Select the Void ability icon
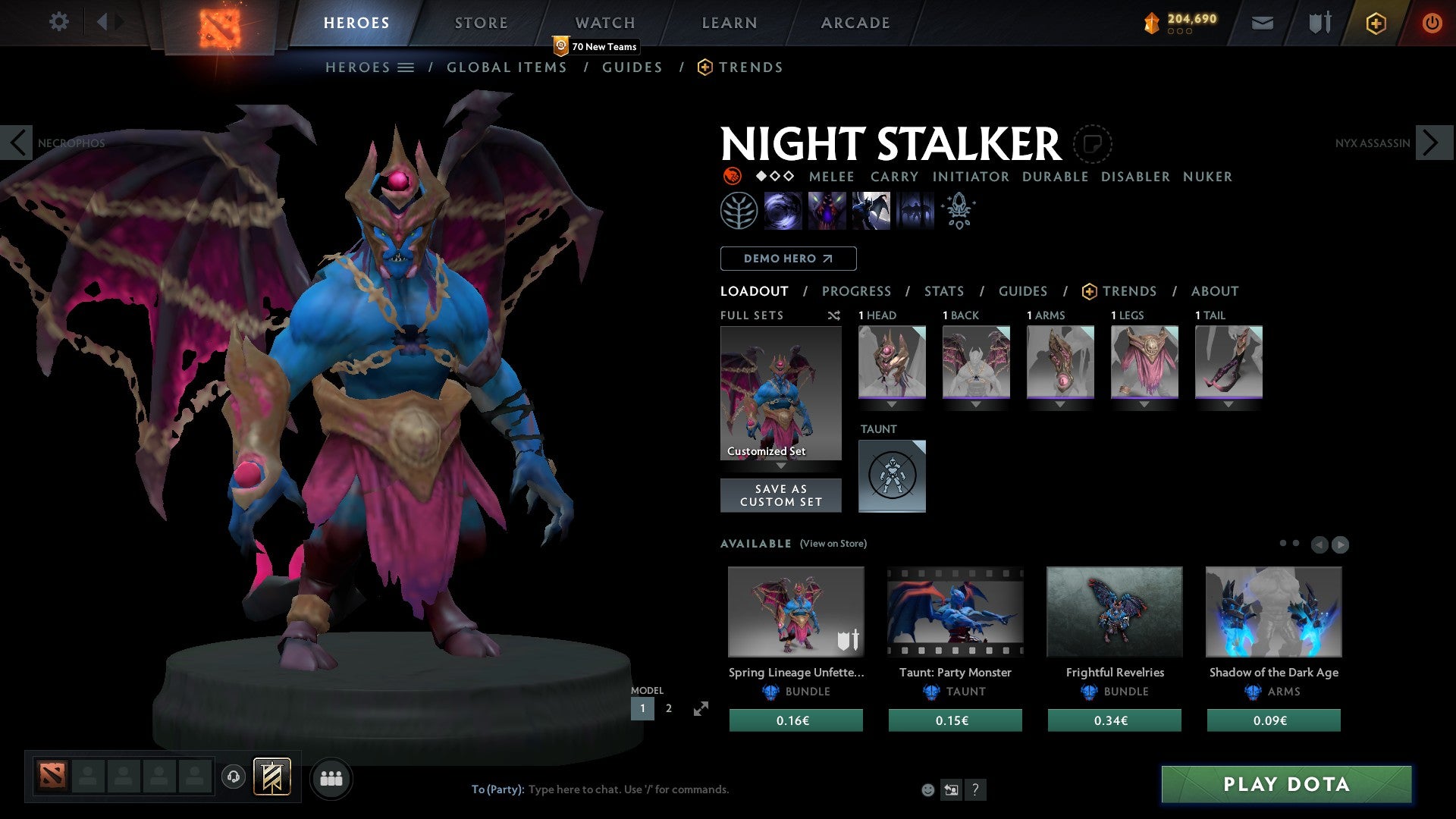The width and height of the screenshot is (1456, 819). 782,211
